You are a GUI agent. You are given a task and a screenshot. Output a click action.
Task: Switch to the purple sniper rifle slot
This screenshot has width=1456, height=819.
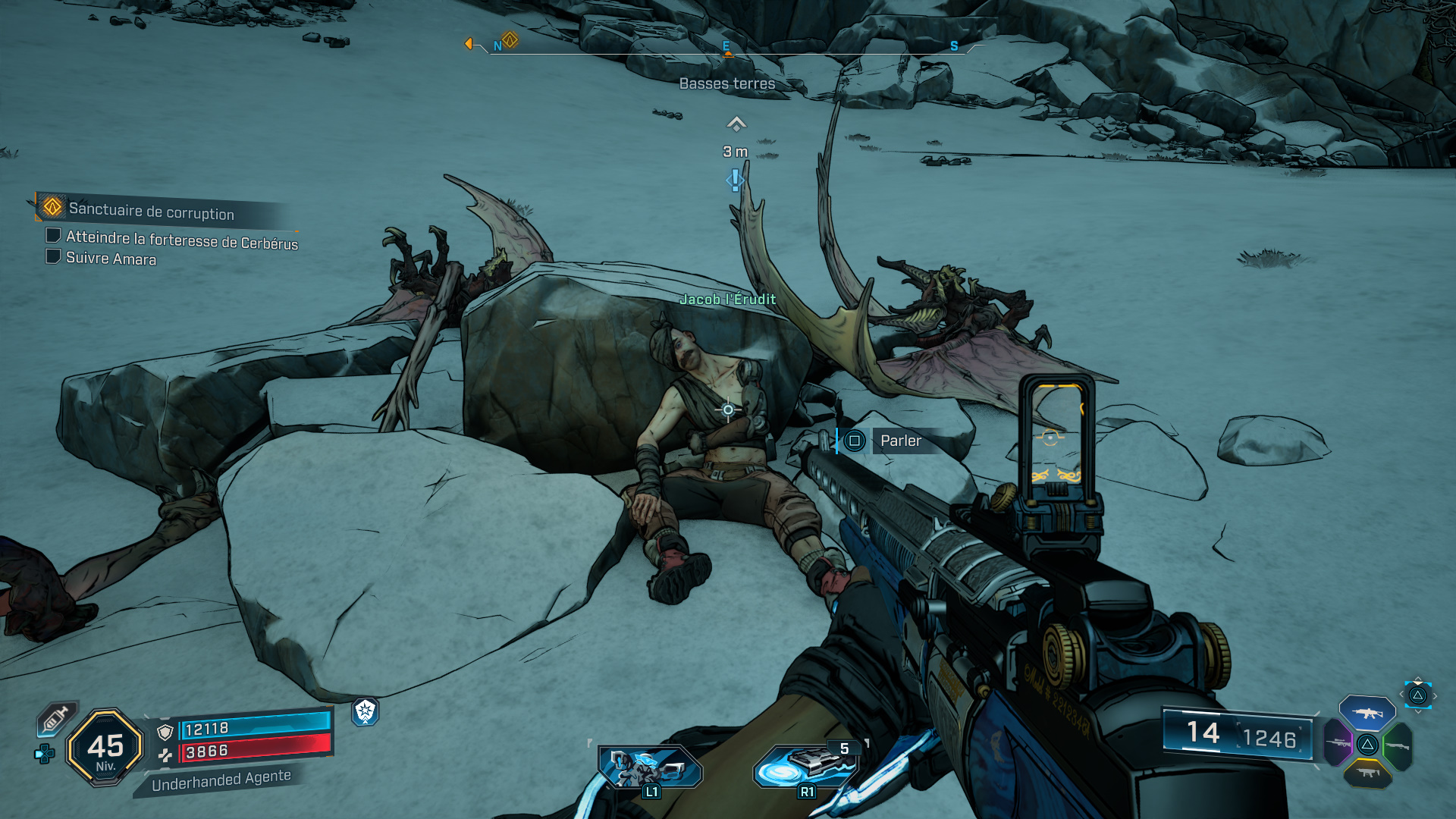tap(1338, 743)
